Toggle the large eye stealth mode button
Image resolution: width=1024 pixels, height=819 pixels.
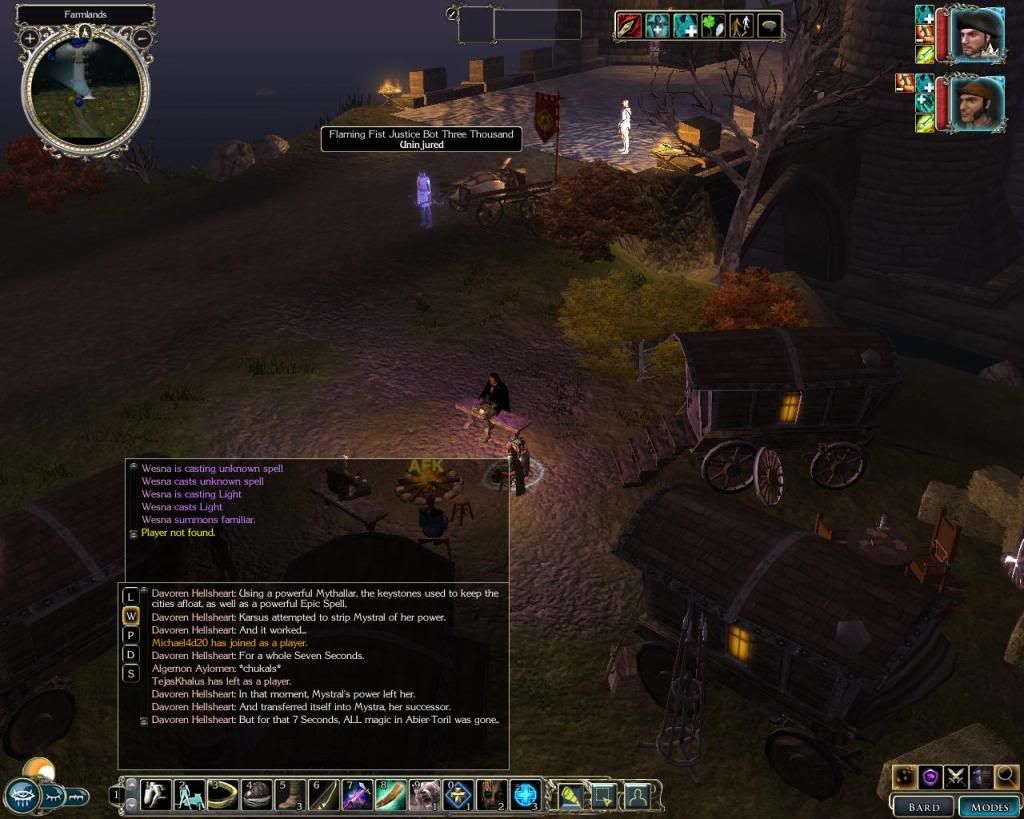coord(23,796)
